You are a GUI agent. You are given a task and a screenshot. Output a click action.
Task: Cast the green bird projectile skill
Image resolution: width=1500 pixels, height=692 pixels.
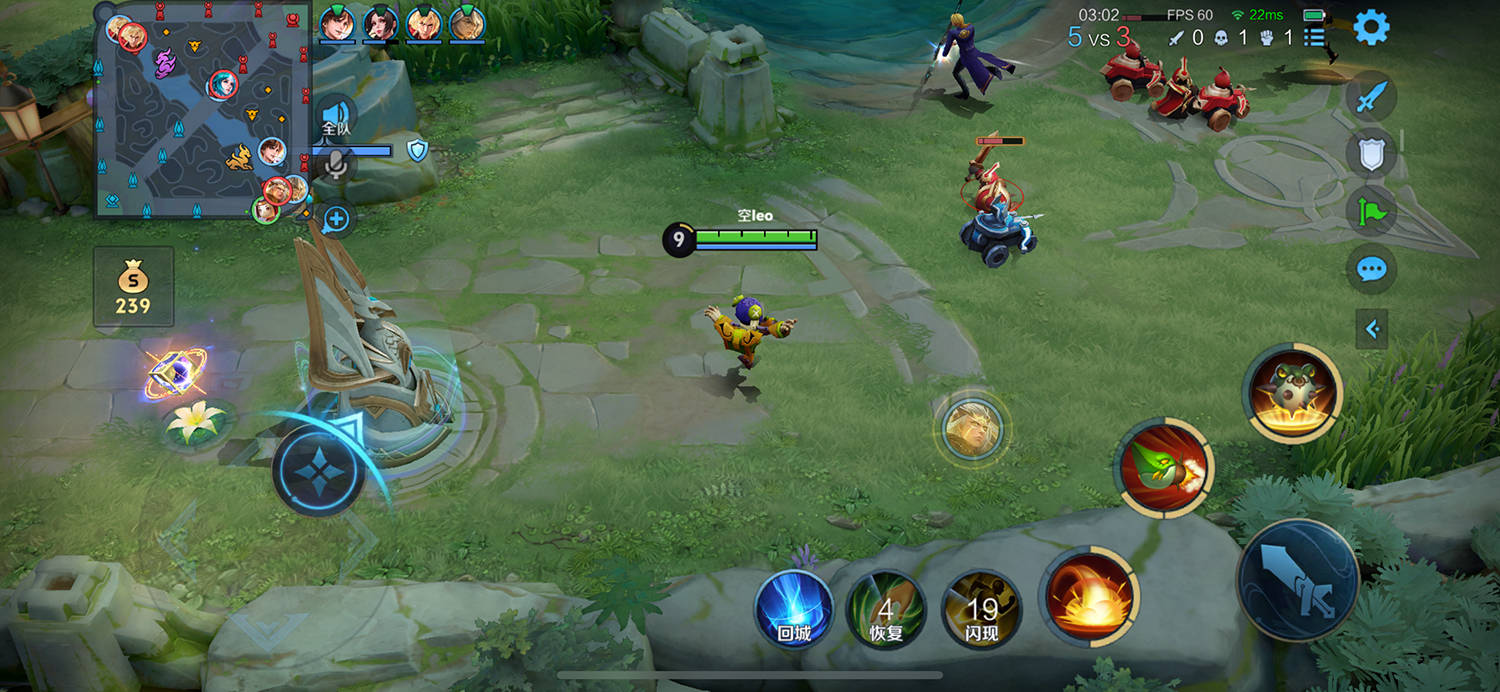[x=1164, y=468]
